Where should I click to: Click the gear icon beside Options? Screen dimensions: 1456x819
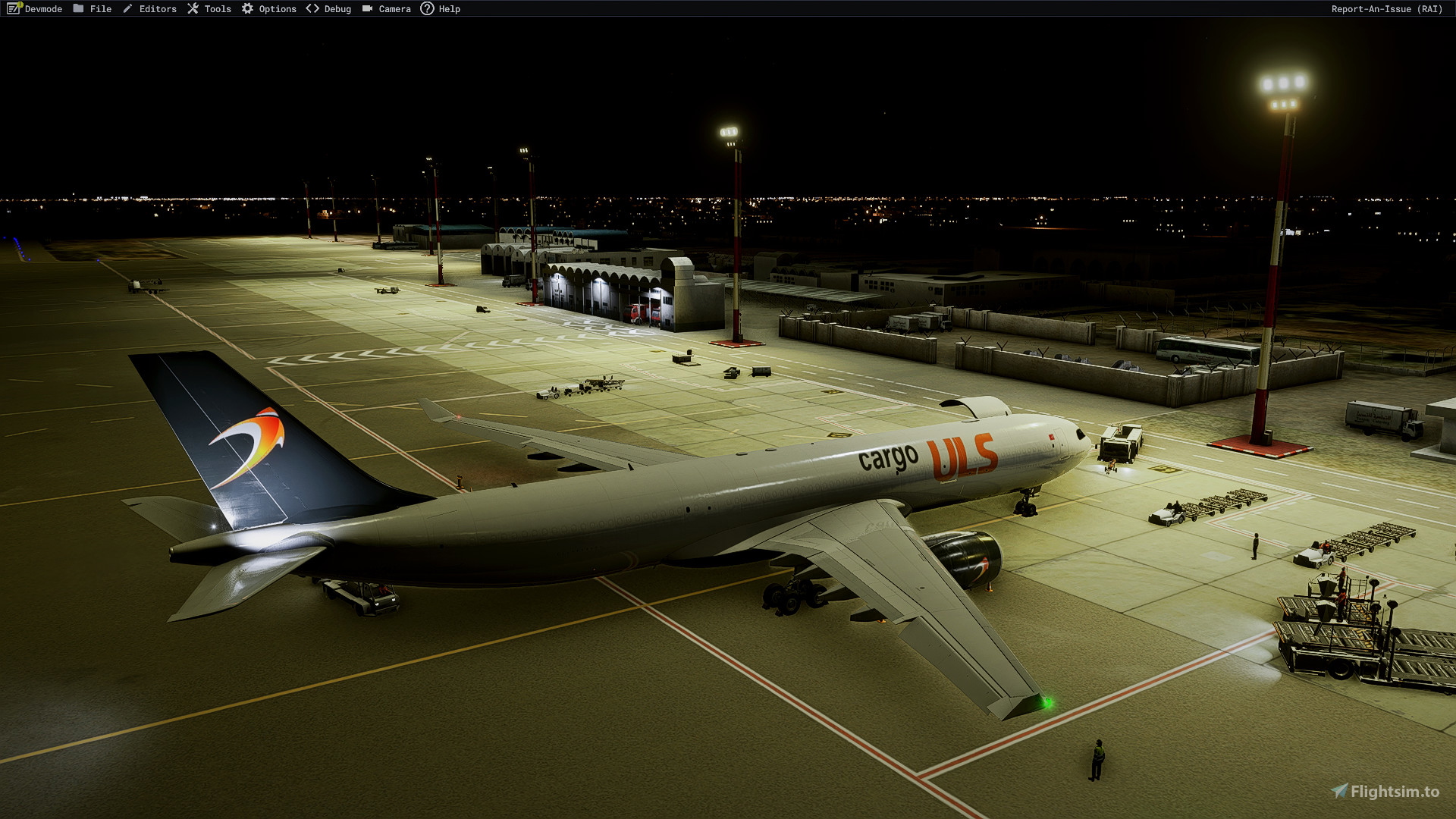pyautogui.click(x=248, y=8)
